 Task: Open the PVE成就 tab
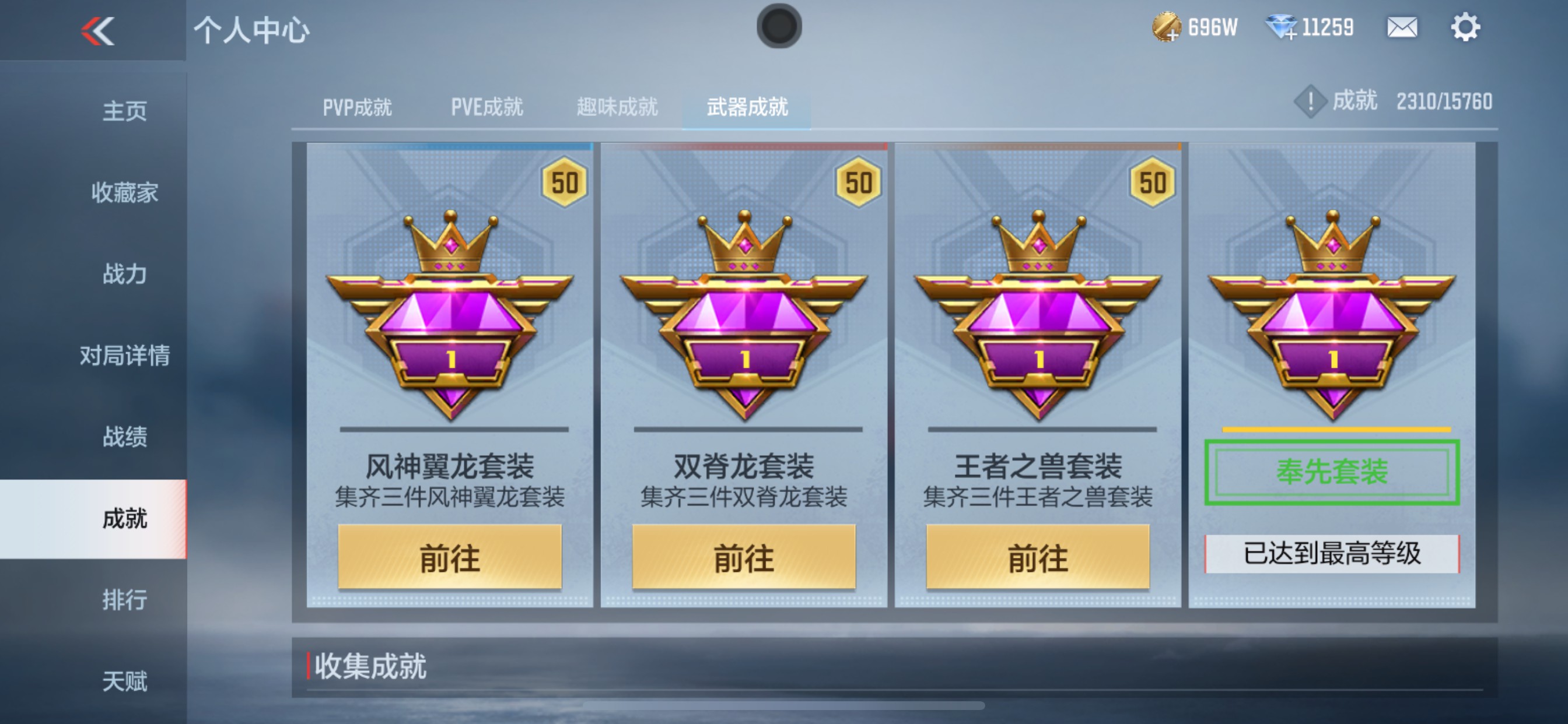486,107
